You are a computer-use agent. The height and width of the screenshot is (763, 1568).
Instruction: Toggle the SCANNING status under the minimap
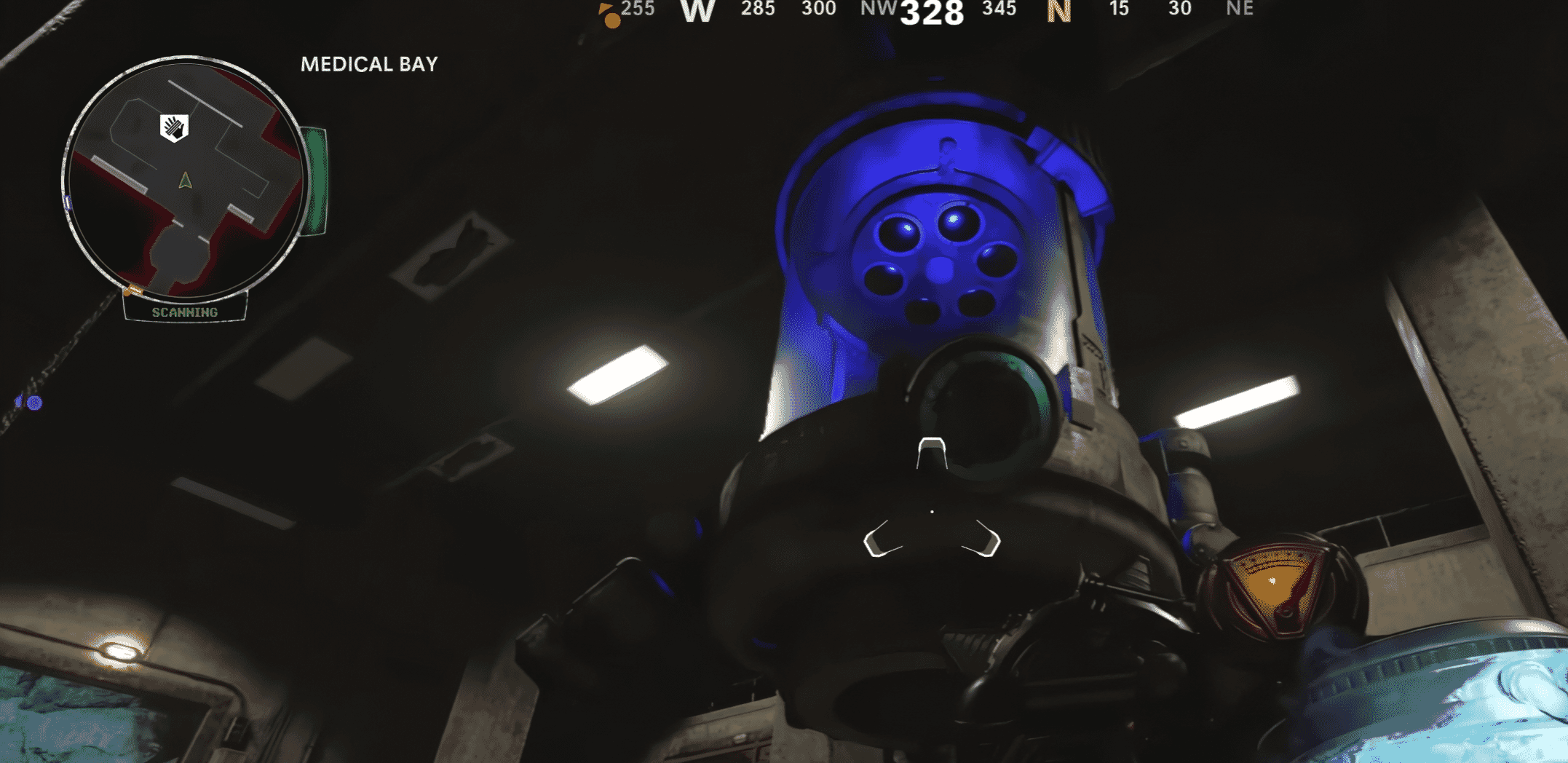(184, 313)
